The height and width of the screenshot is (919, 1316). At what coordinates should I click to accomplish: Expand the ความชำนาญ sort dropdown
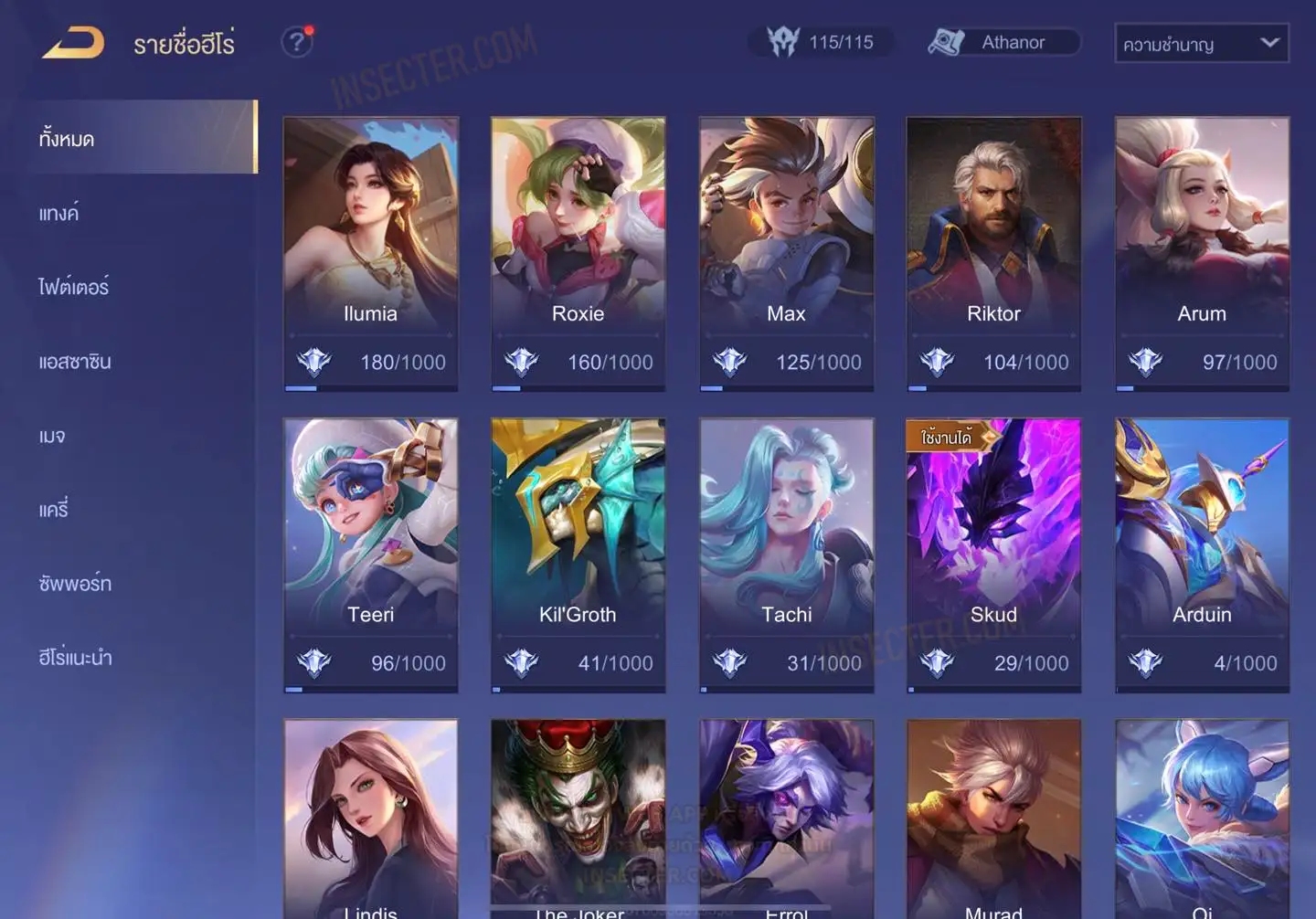[1201, 44]
